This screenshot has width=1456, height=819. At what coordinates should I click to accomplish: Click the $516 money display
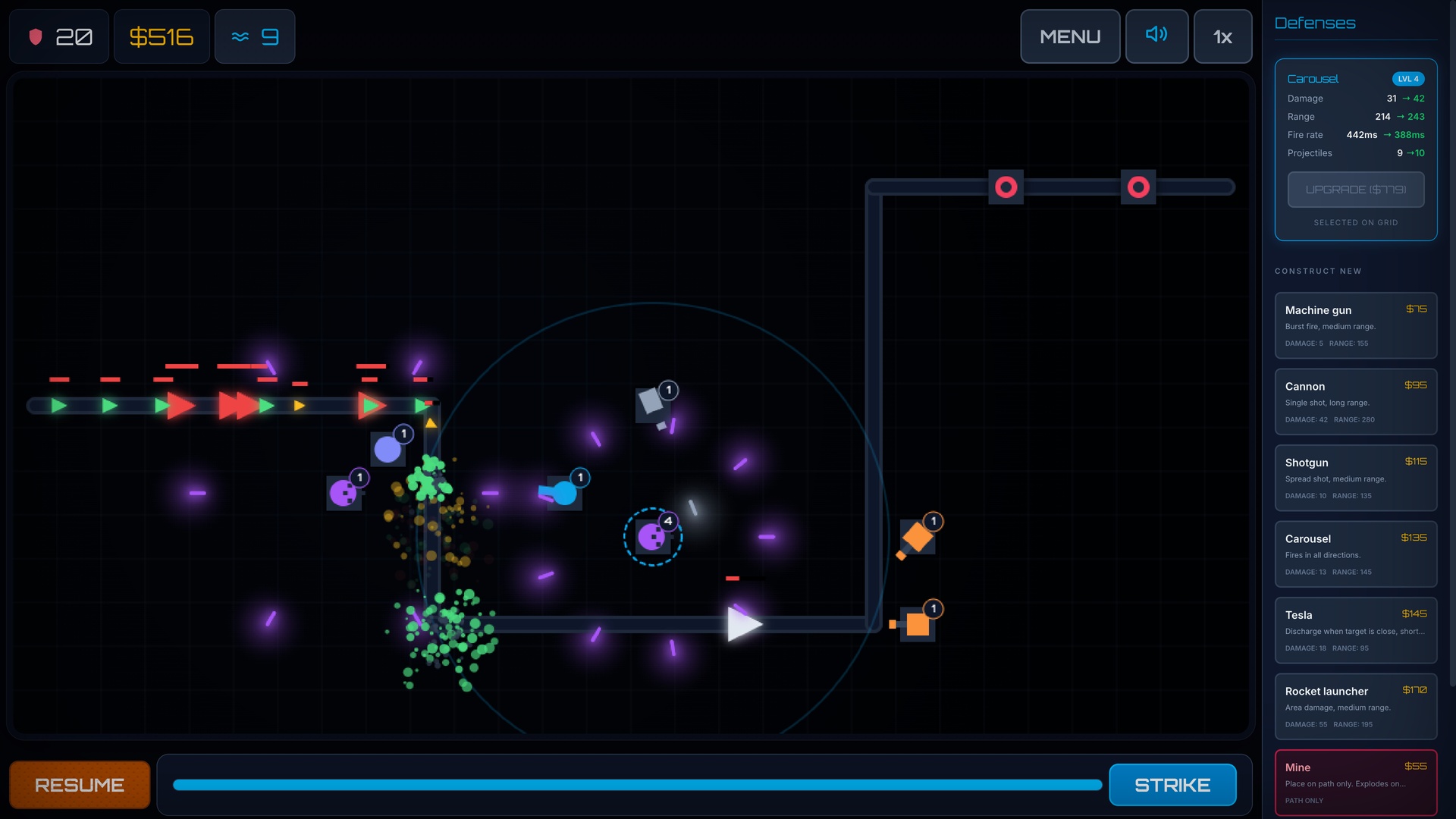pos(161,36)
